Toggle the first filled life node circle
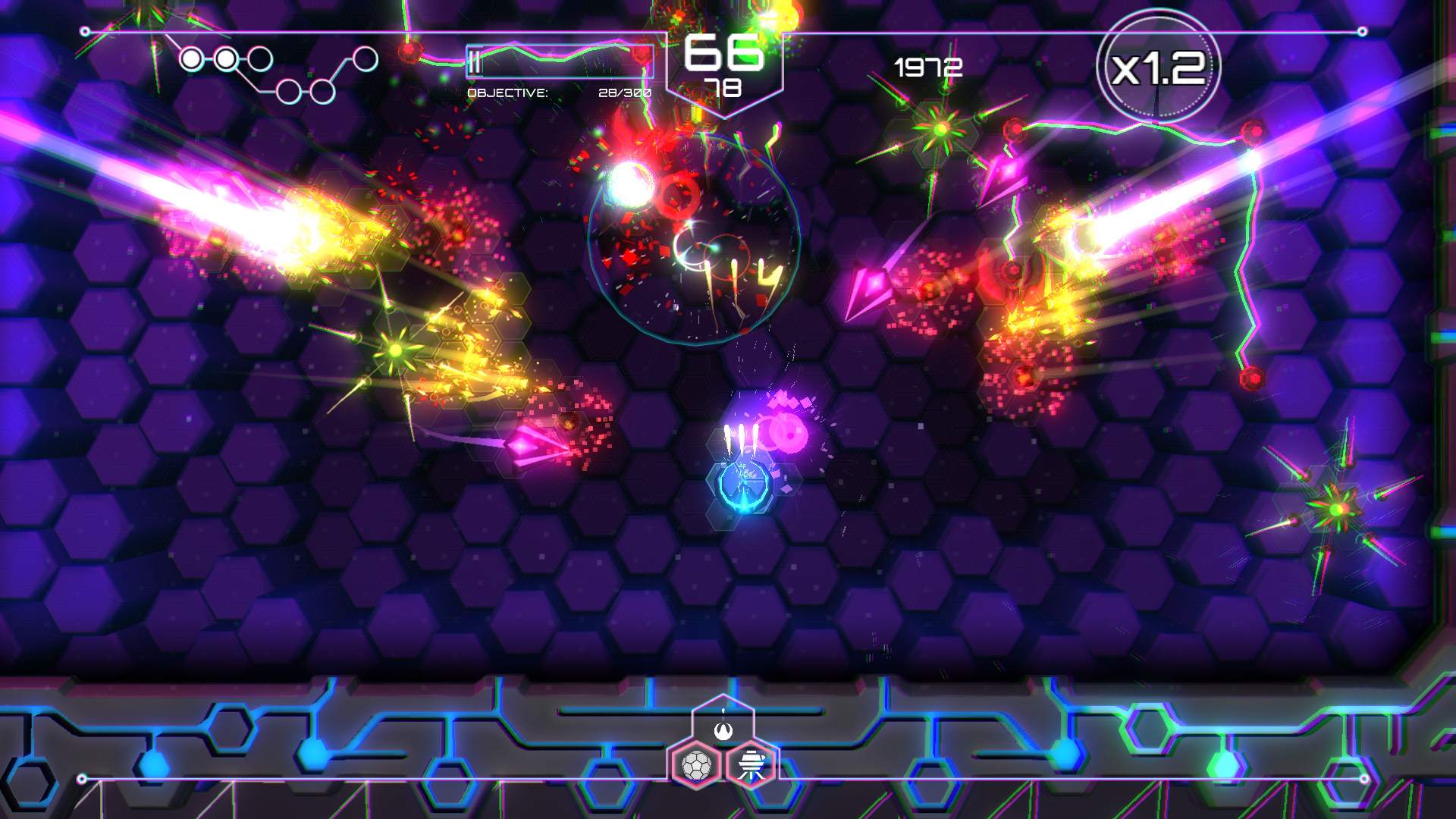 (x=192, y=59)
